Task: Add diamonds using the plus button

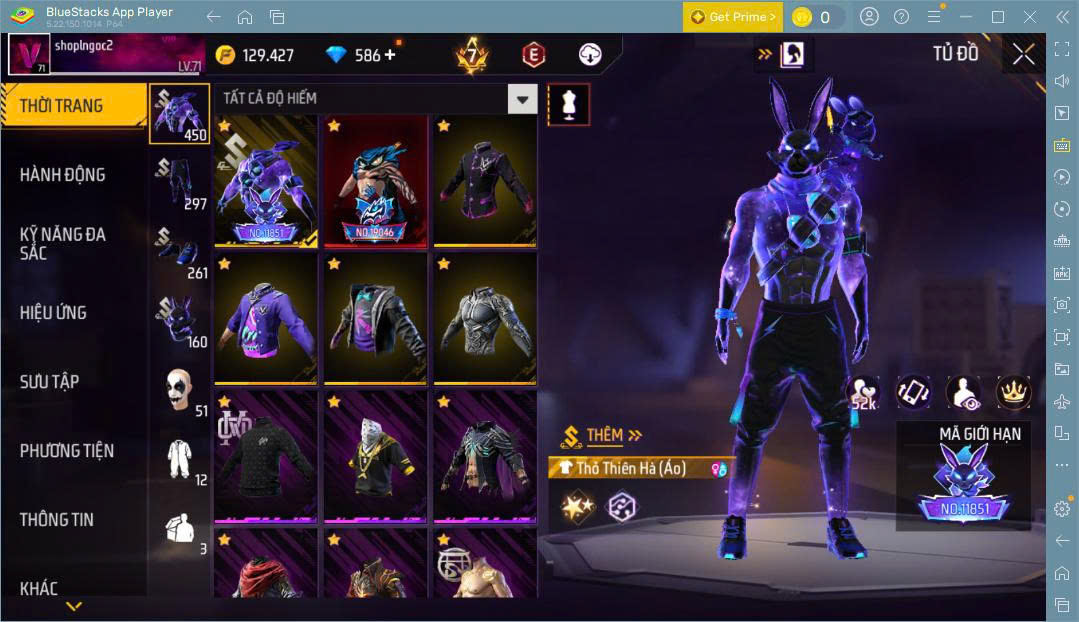Action: (x=389, y=55)
